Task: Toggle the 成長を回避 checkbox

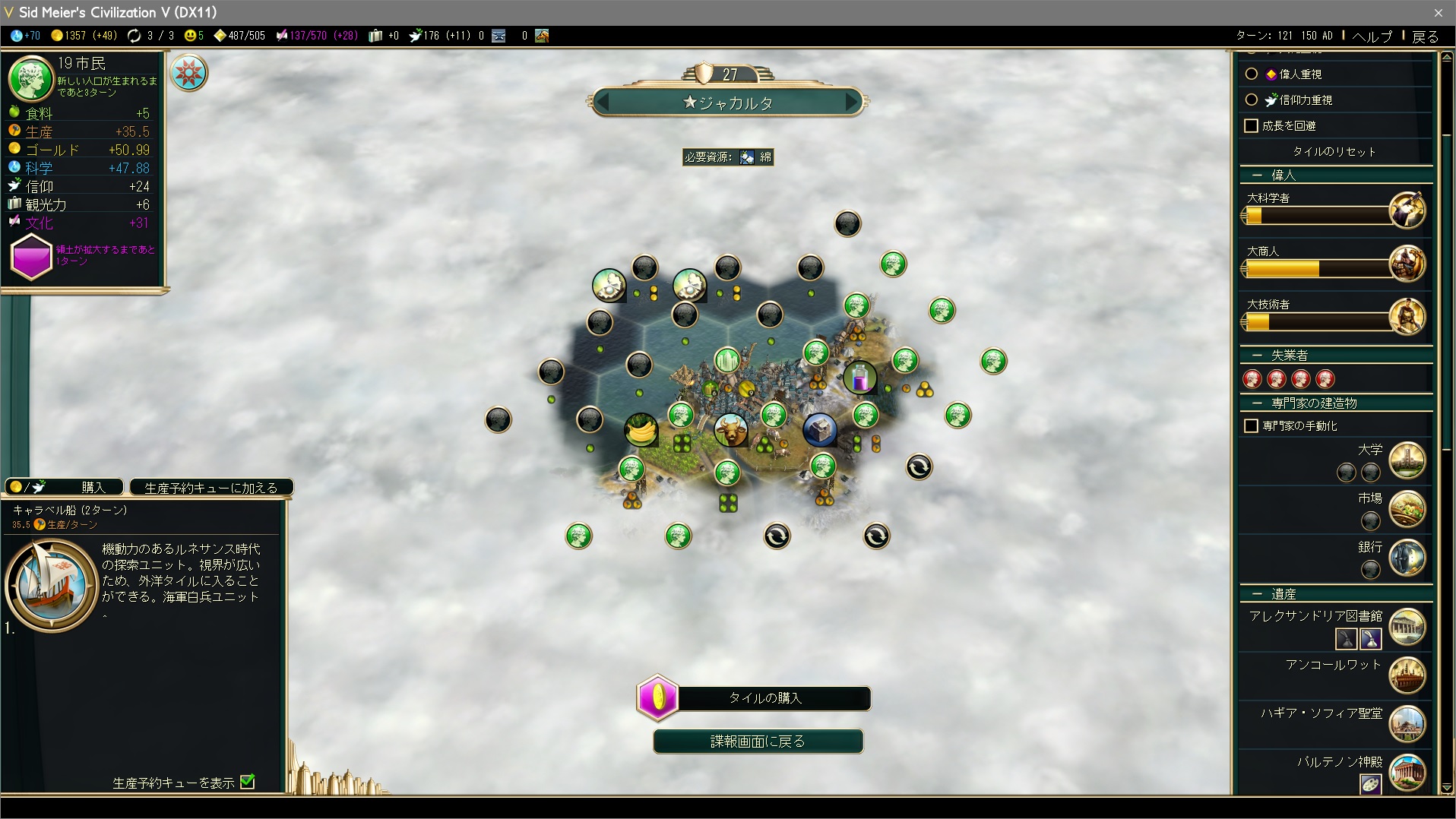Action: [x=1252, y=125]
